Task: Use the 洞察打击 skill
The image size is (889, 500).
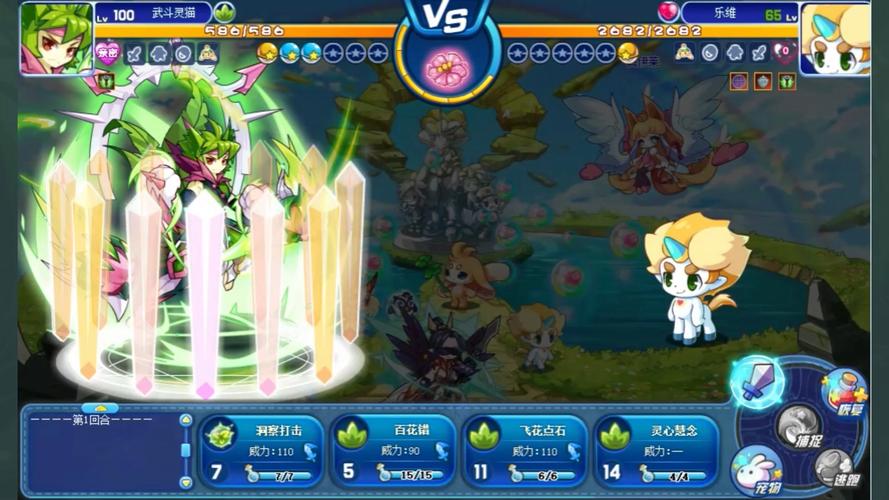Action: coord(262,451)
